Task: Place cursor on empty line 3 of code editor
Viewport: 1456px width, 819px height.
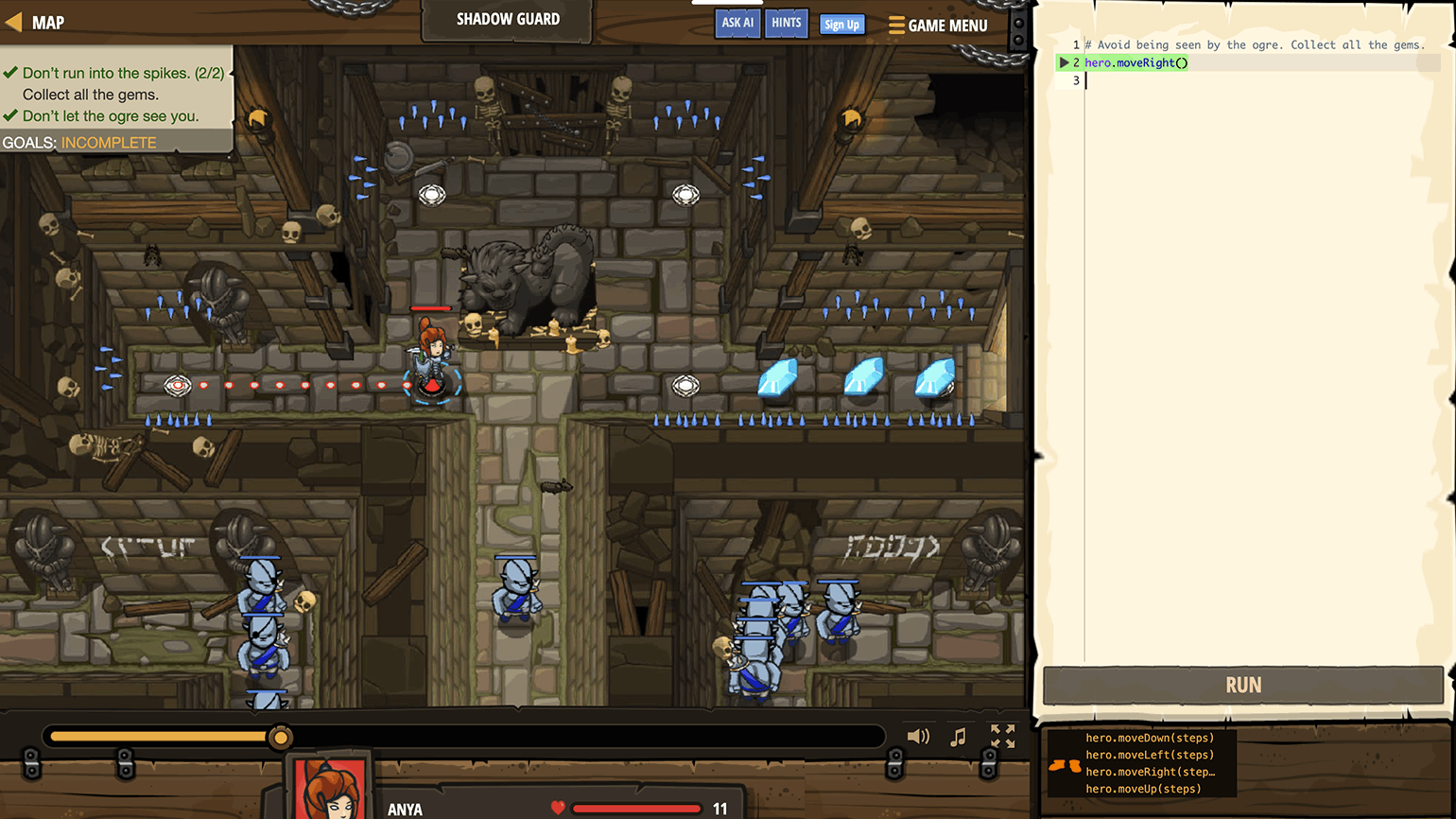Action: pyautogui.click(x=1229, y=80)
